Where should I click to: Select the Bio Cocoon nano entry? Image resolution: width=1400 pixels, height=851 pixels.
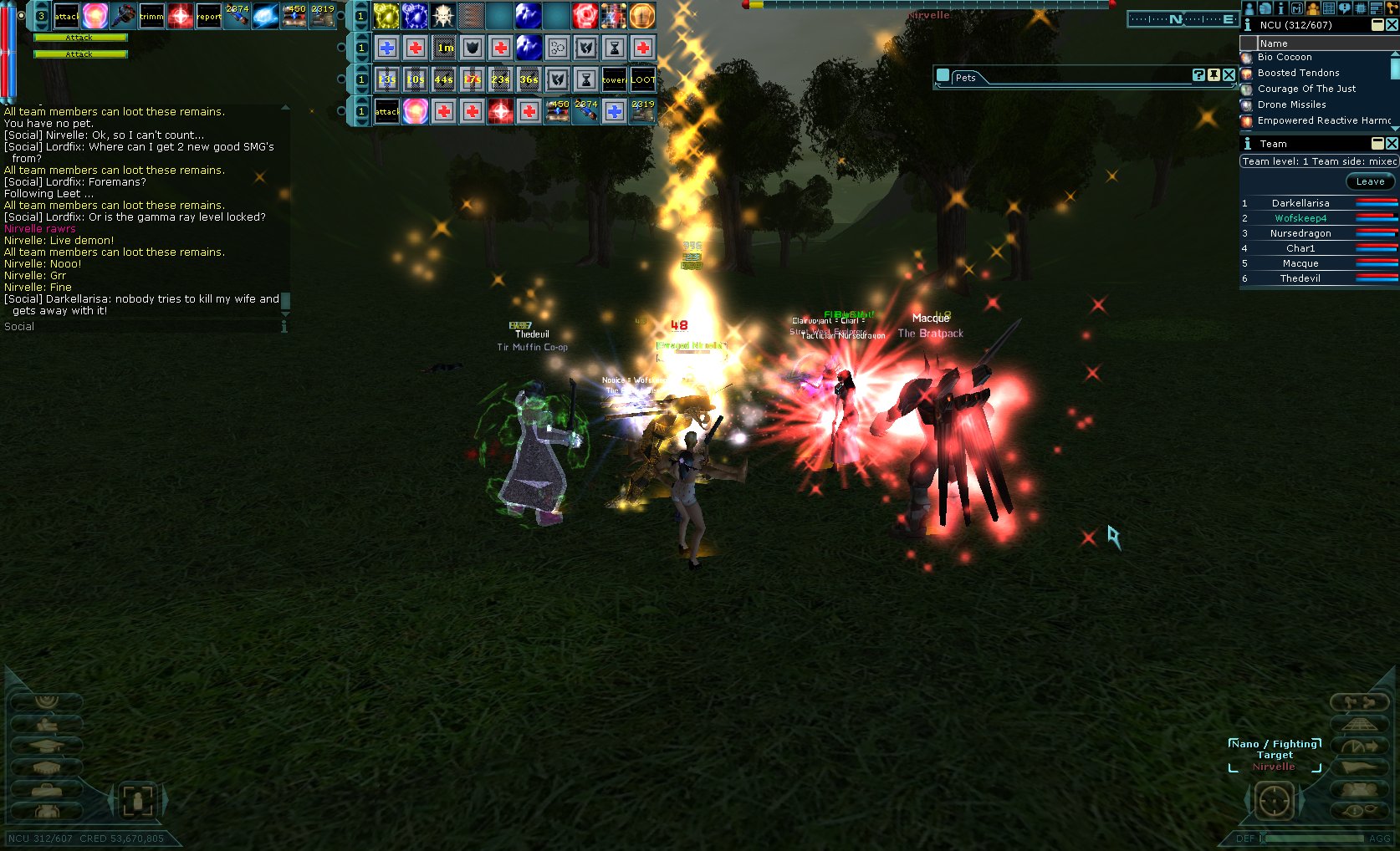pos(1284,58)
